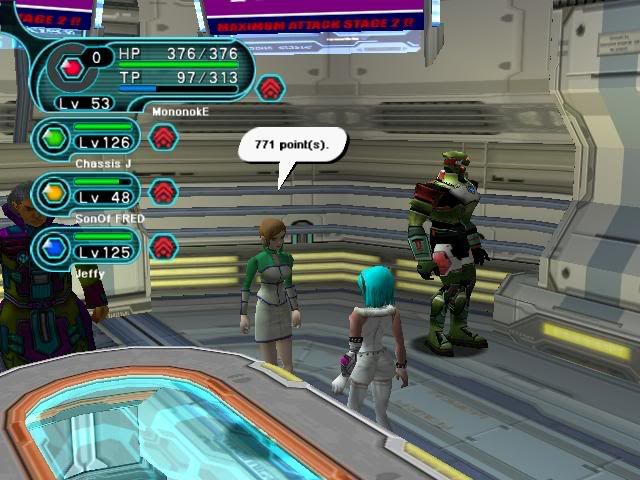Viewport: 640px width, 480px height.
Task: Click the red chevron icon beside Chassis J
Action: [164, 136]
